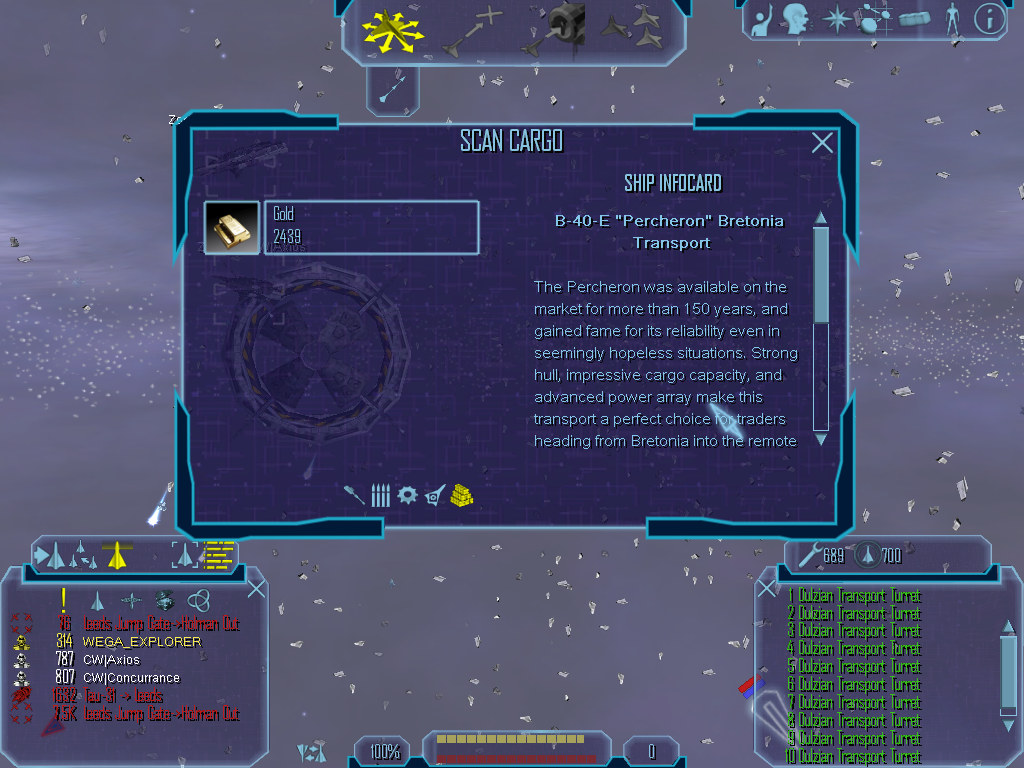Select weapon 1 Dulzian Transport Turret
Viewport: 1024px width, 768px height.
856,596
